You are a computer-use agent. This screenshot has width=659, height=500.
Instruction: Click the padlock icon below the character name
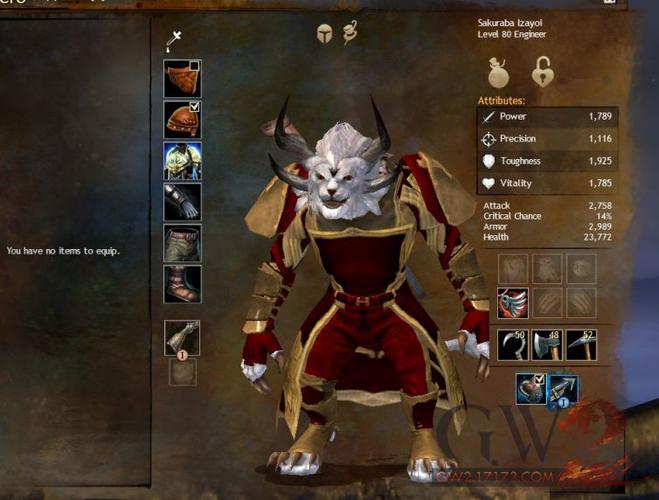[543, 73]
